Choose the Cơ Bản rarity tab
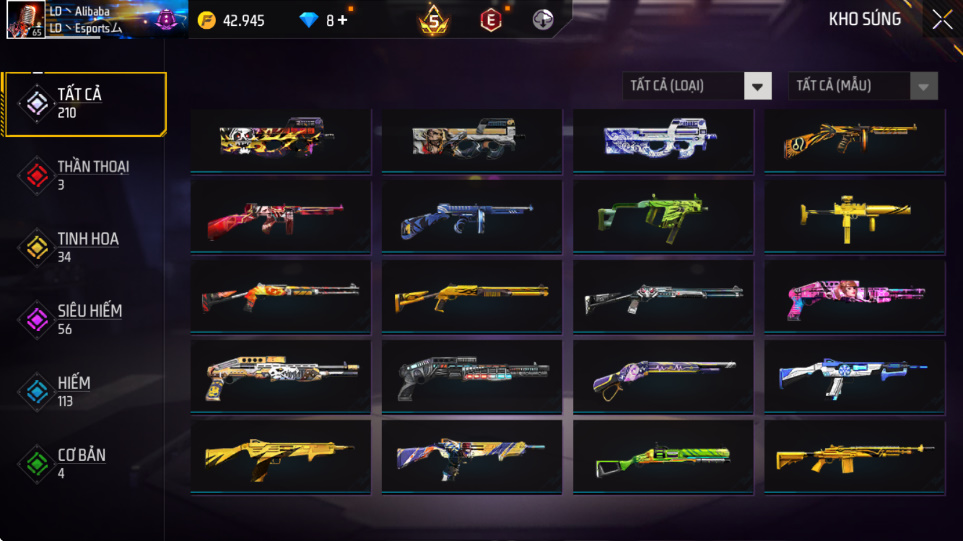The image size is (963, 541). pyautogui.click(x=84, y=463)
